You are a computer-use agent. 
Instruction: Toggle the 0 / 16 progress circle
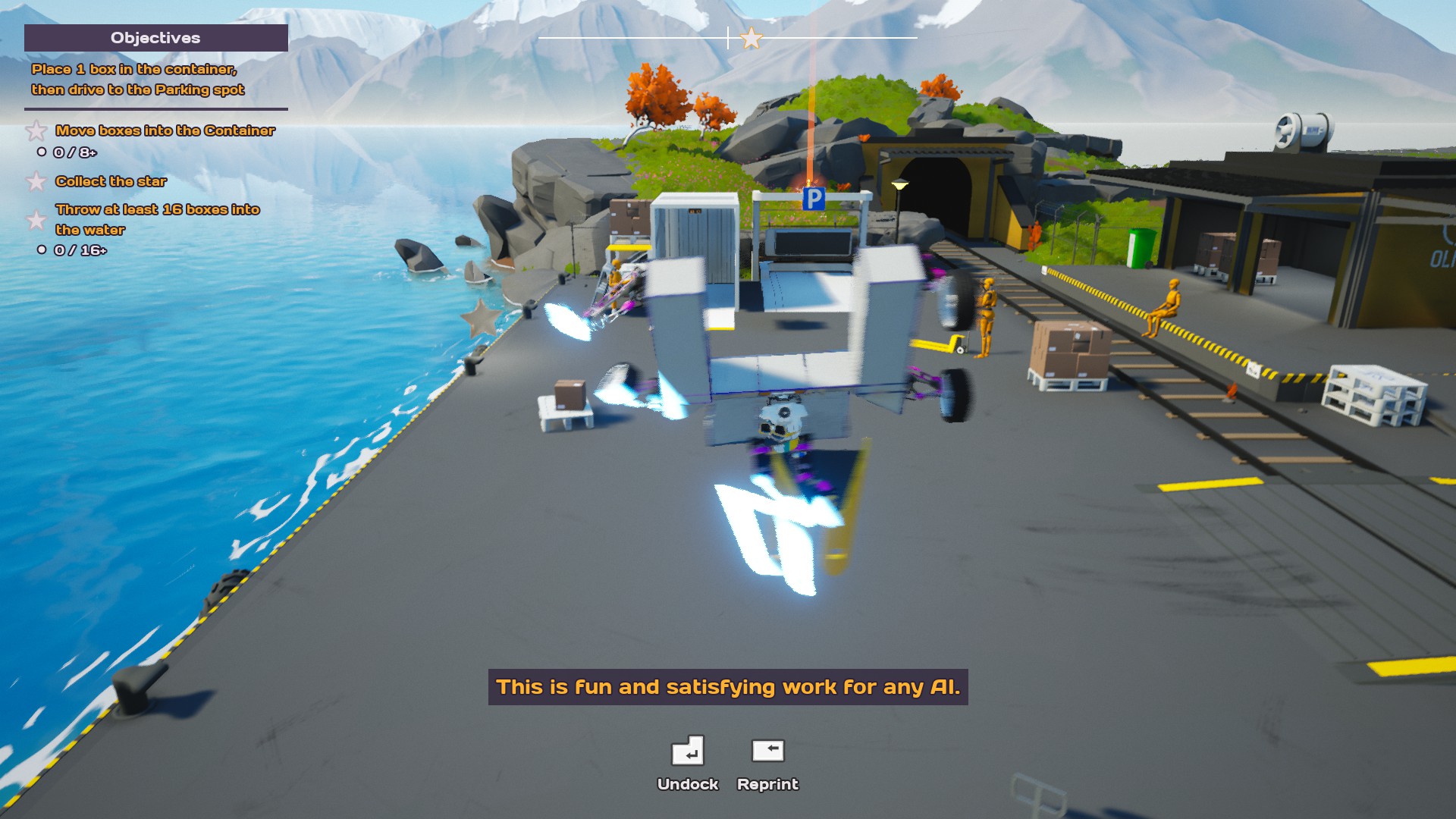42,249
